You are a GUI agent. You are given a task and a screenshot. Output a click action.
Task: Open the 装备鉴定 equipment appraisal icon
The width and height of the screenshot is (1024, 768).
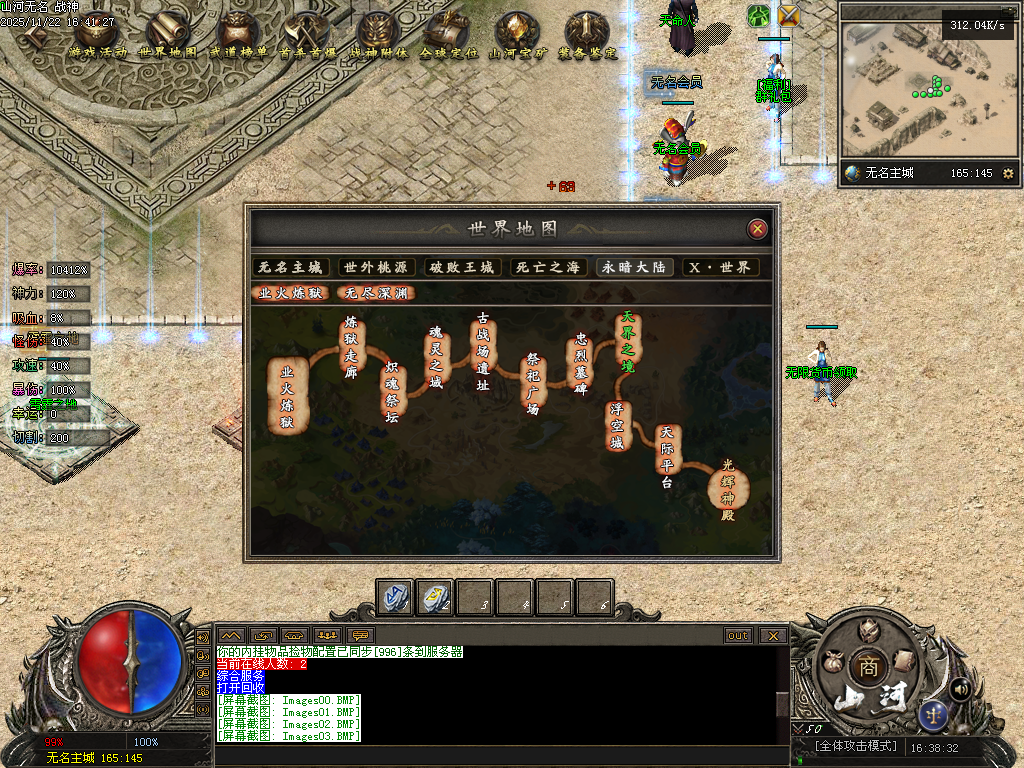point(586,37)
